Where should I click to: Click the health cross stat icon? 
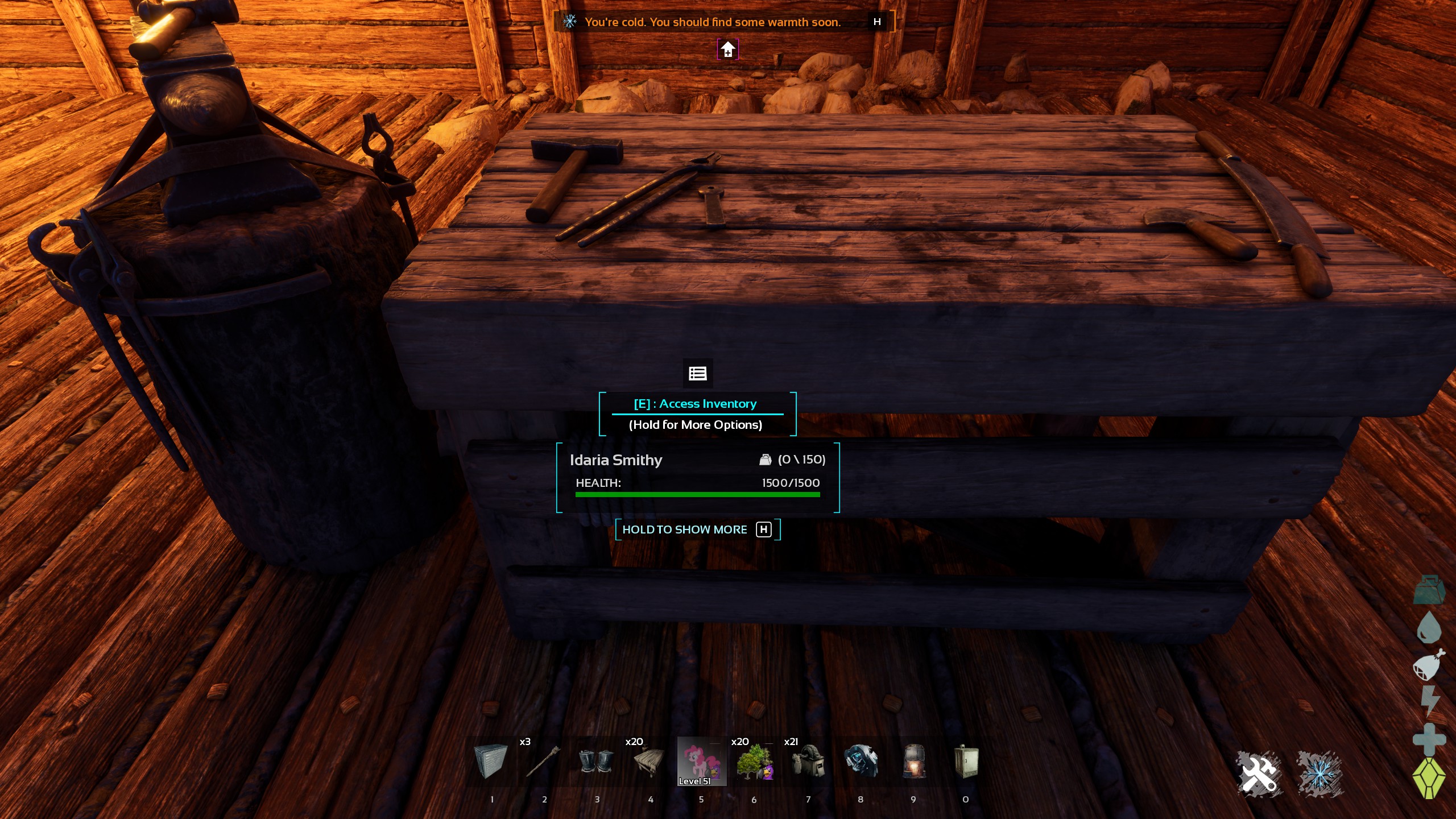click(x=1429, y=739)
